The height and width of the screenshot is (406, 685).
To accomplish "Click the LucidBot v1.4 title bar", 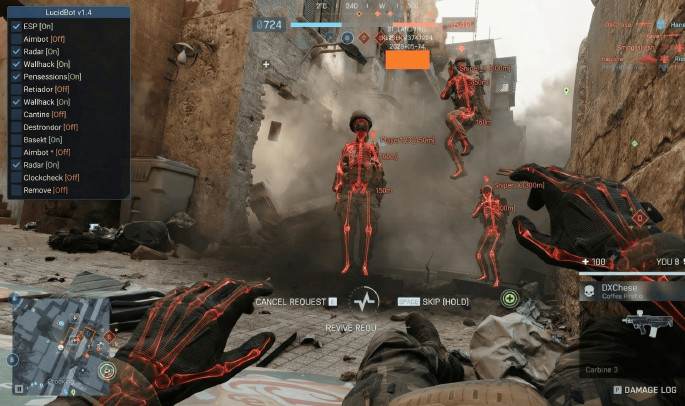I will (x=68, y=11).
